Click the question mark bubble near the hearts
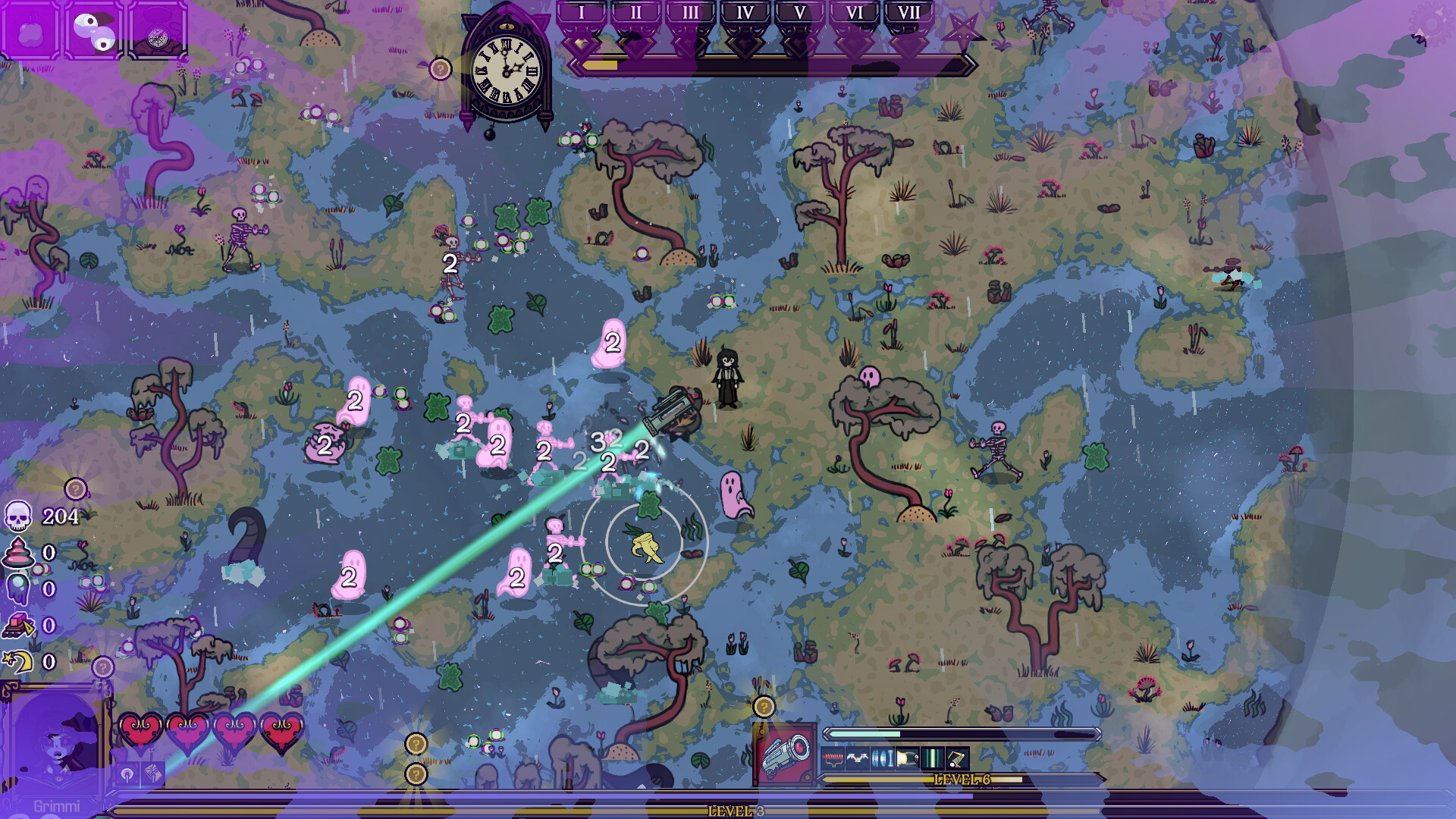Screen dimensions: 1456x819 pos(102,668)
